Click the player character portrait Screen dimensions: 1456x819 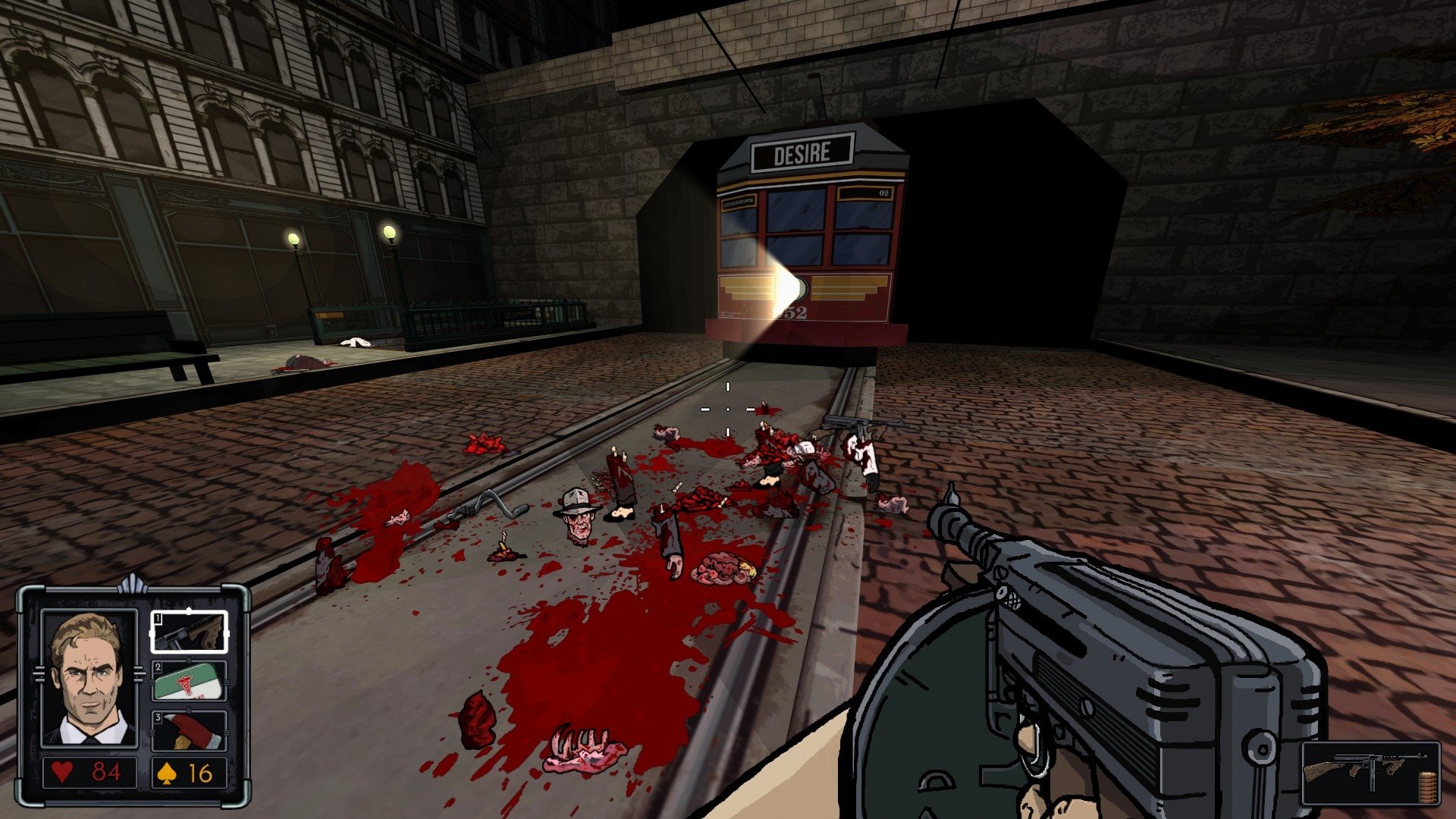coord(89,679)
